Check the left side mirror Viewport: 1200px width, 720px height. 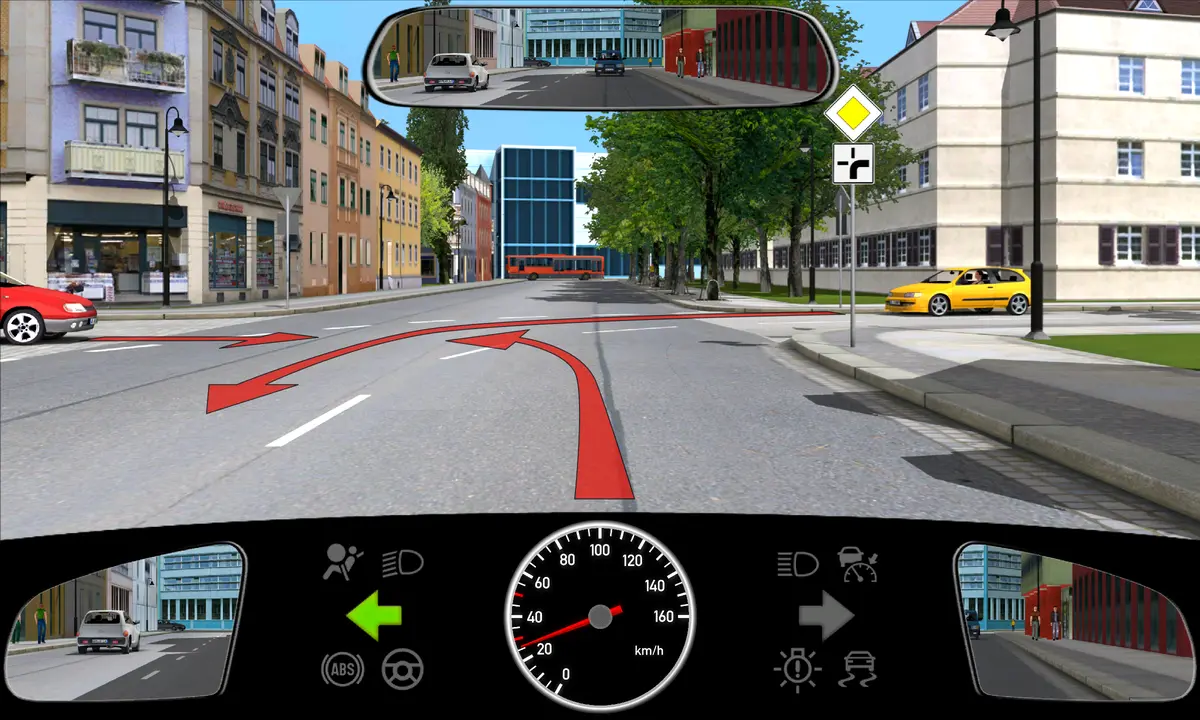click(x=125, y=620)
